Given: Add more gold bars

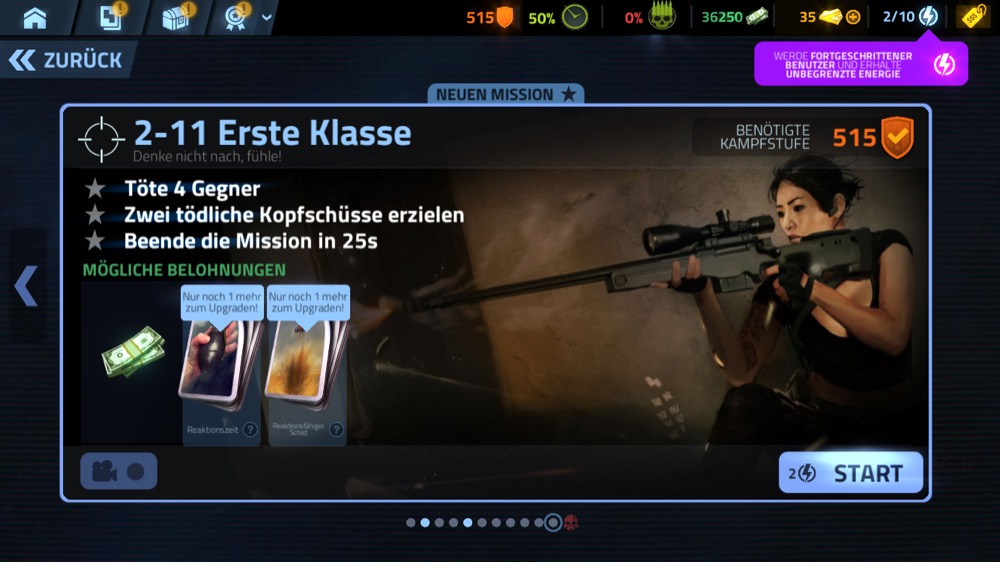Looking at the screenshot, I should point(853,17).
